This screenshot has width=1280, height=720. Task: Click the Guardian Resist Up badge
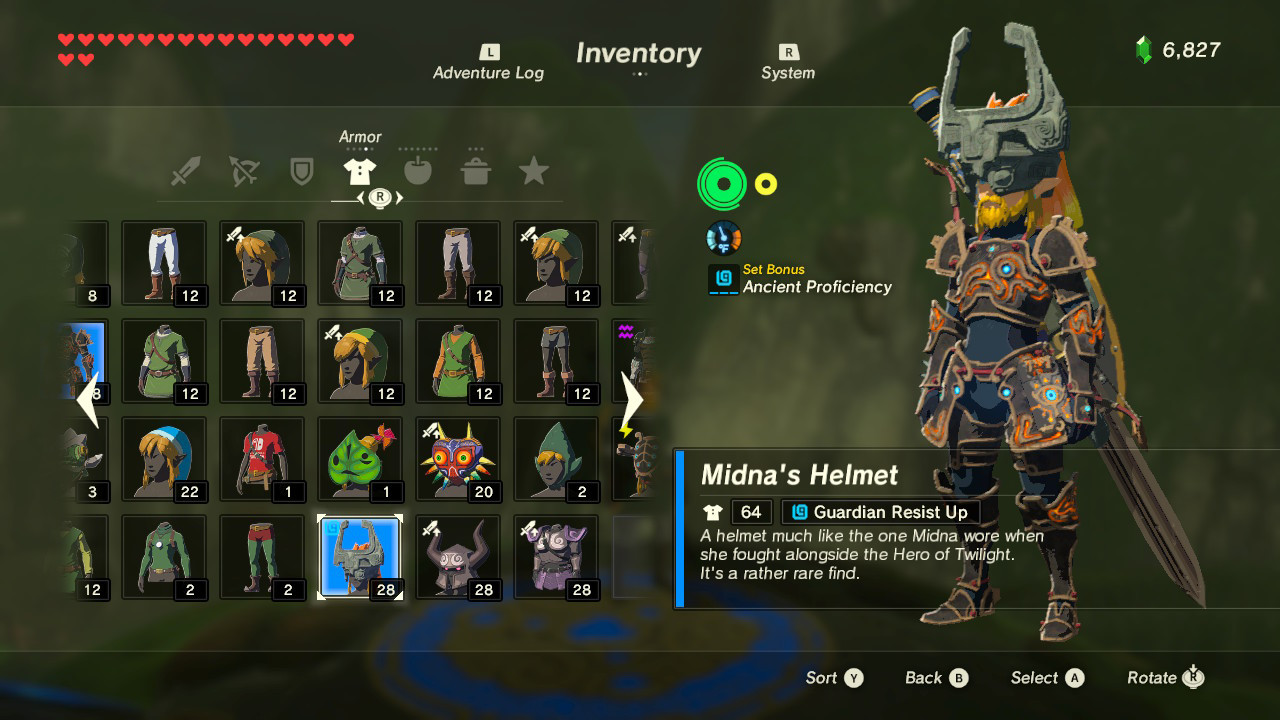[880, 511]
